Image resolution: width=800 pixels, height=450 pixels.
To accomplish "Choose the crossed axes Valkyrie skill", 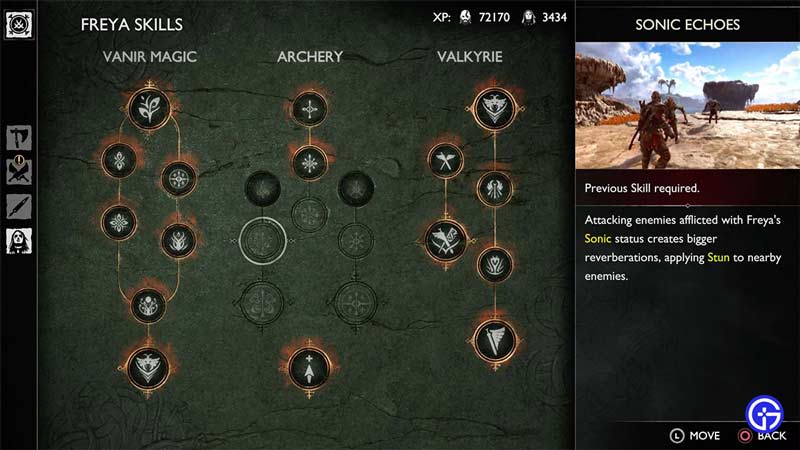I will coord(445,158).
